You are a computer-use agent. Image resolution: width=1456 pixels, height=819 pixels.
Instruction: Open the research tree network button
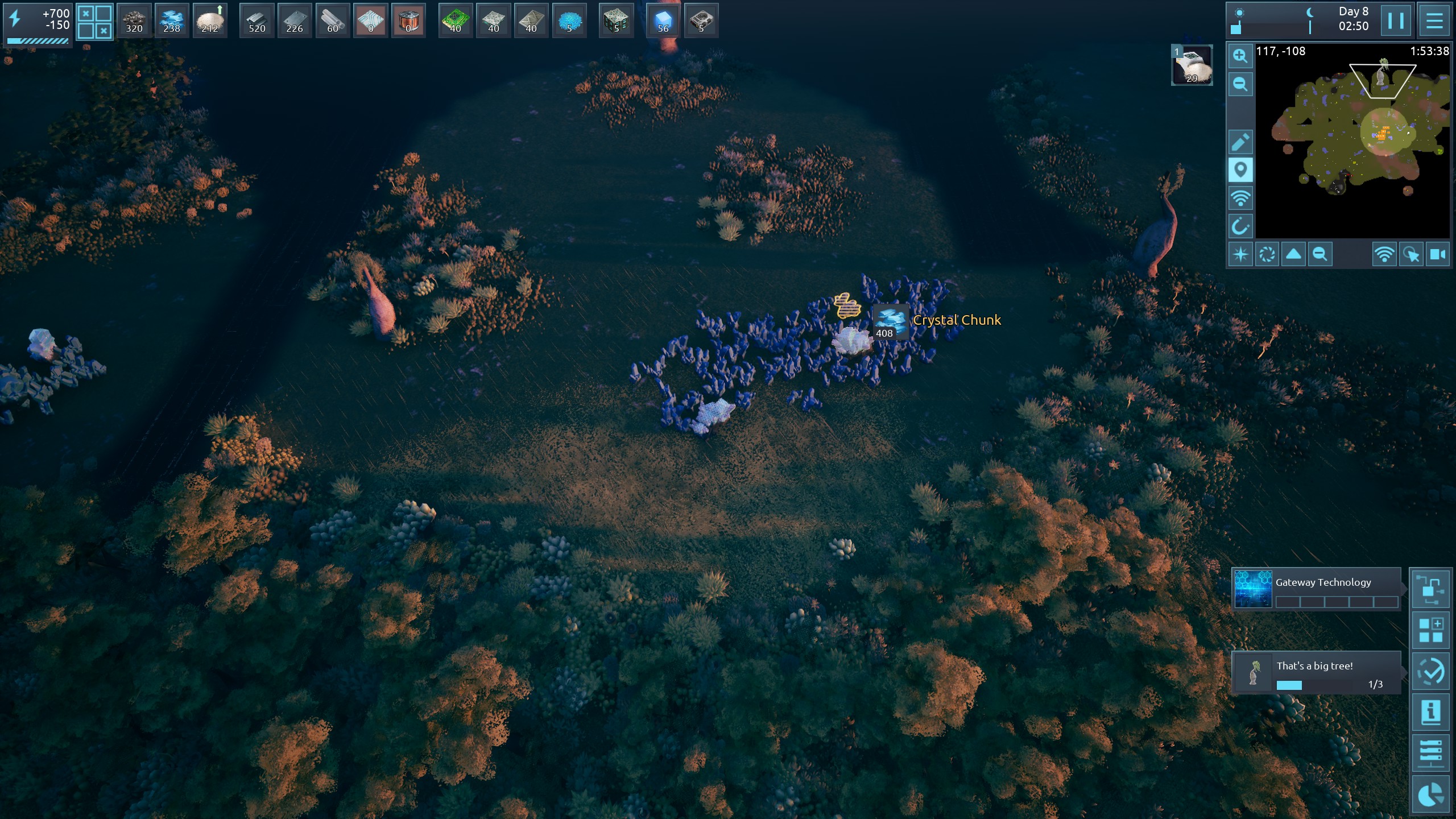tap(1430, 589)
